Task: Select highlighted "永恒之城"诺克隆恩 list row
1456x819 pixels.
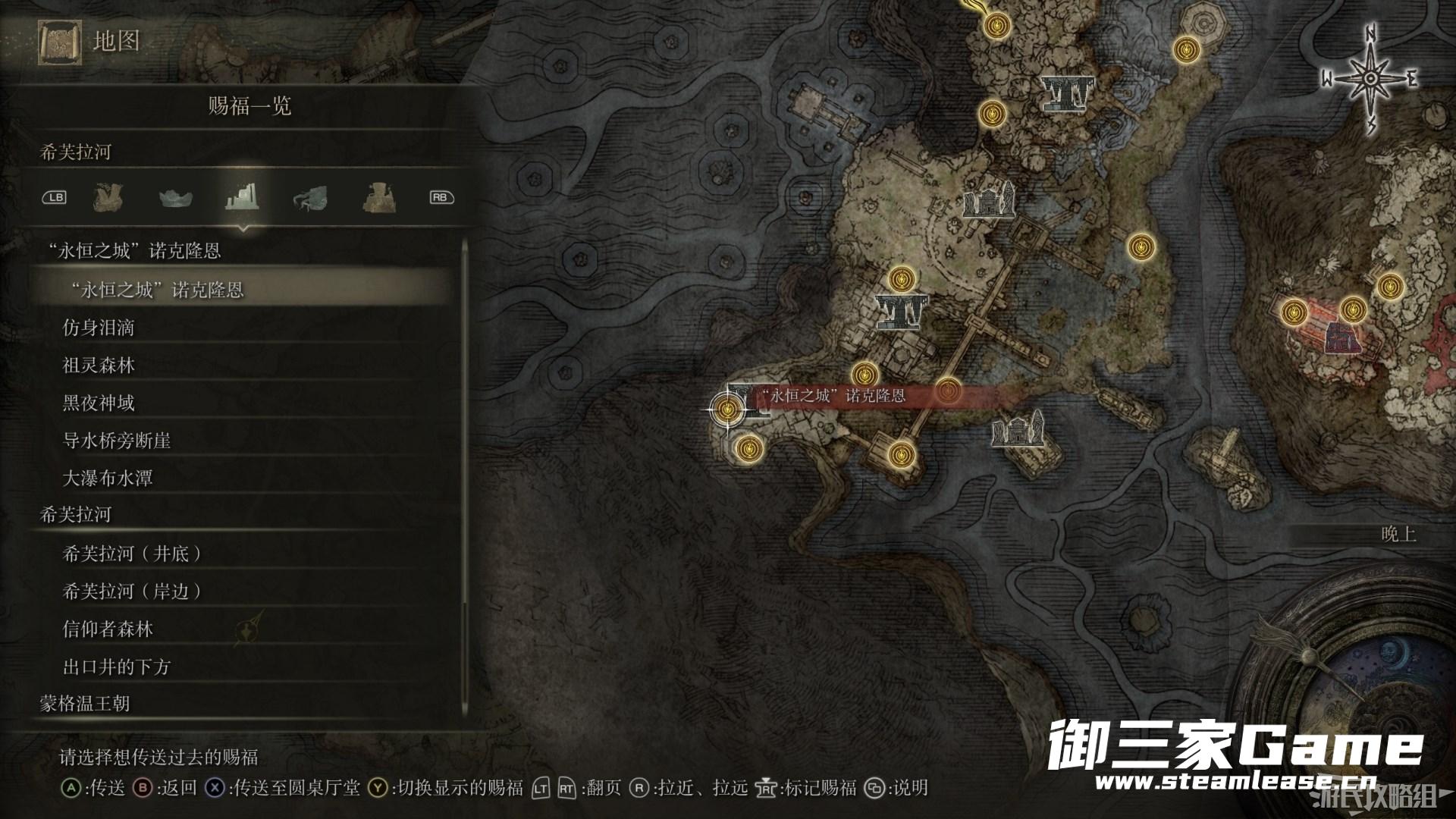Action: click(x=155, y=290)
